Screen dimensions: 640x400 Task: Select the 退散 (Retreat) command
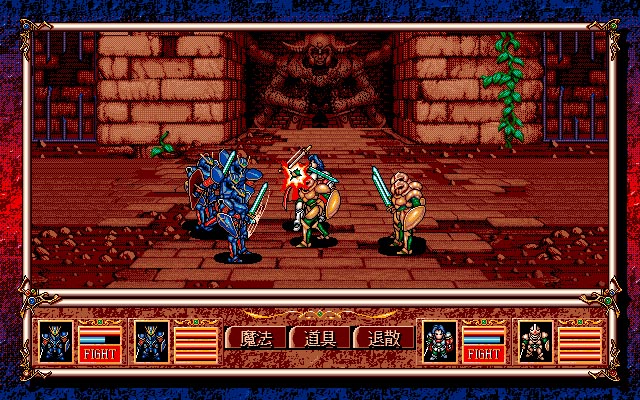[383, 338]
